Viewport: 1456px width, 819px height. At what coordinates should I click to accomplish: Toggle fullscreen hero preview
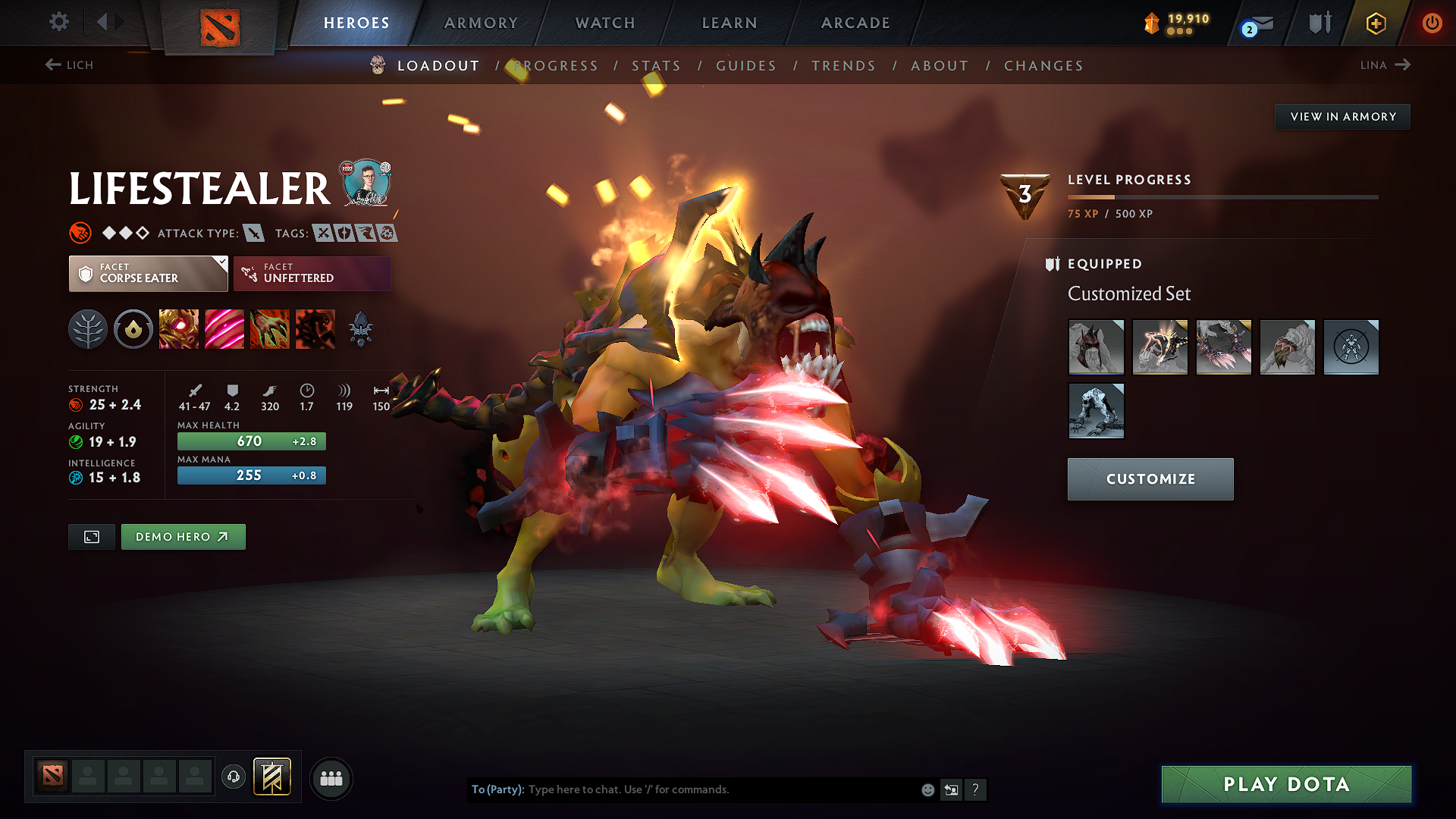pyautogui.click(x=91, y=536)
